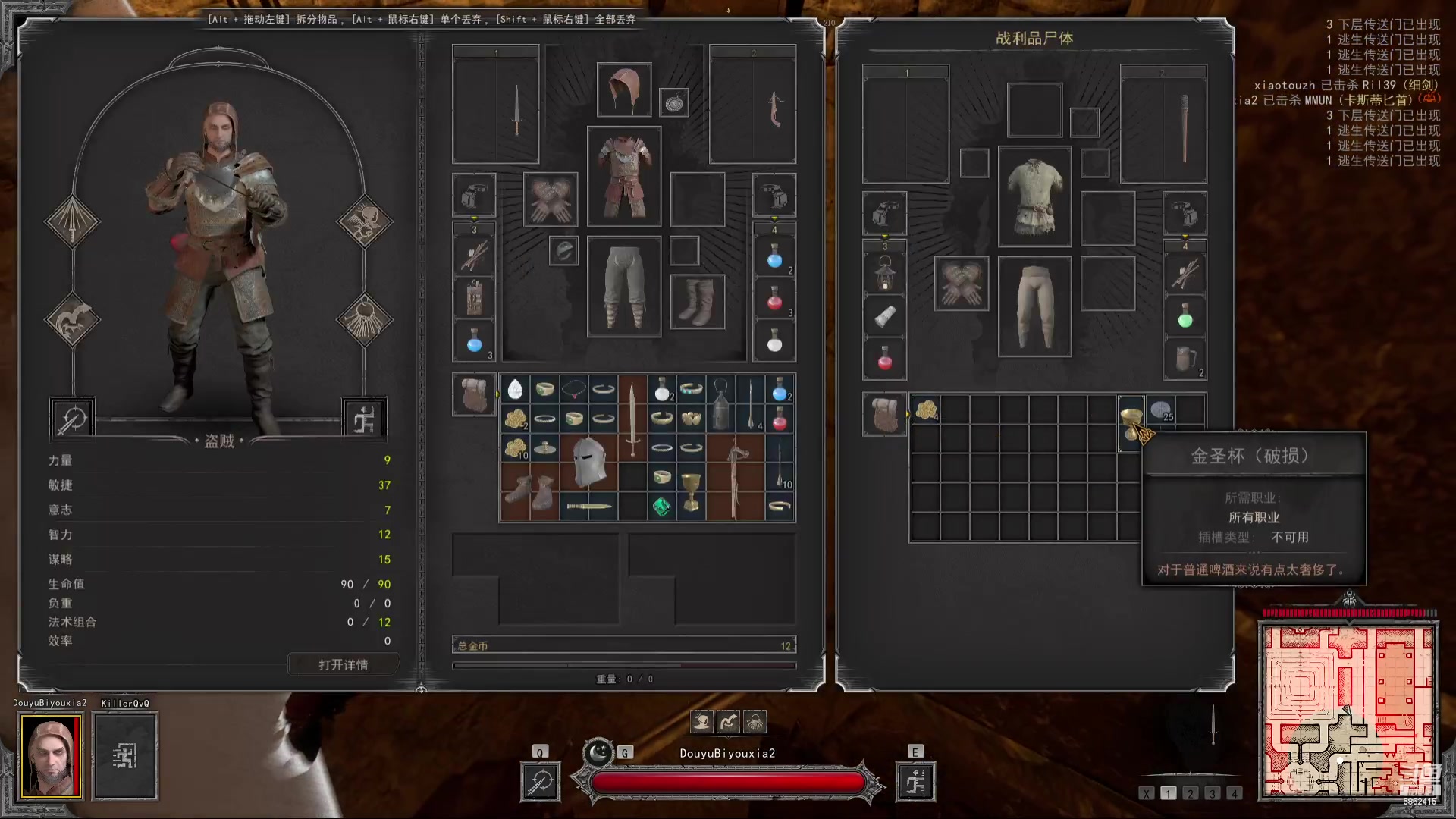
Task: Pick the silver barbuta helmet in inventory
Action: (588, 462)
